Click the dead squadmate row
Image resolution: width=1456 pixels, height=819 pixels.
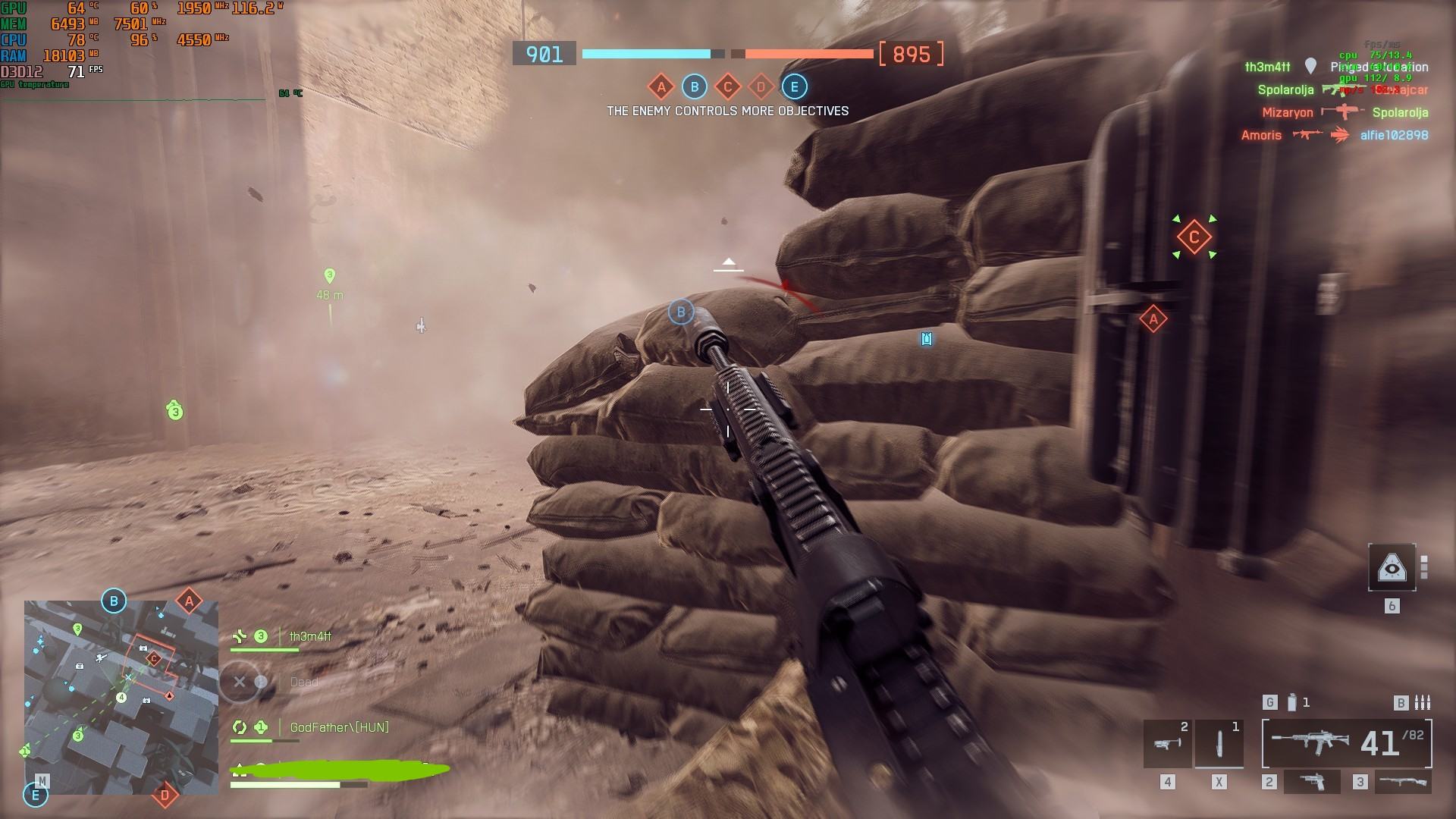(303, 682)
